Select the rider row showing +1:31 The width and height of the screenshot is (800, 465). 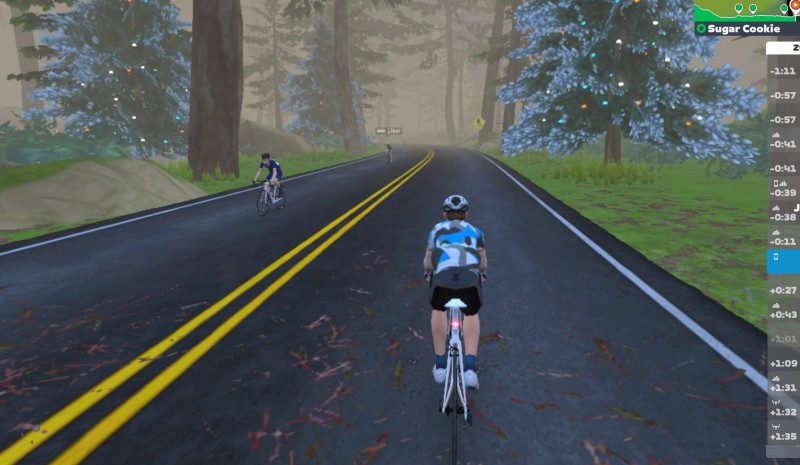tap(783, 386)
